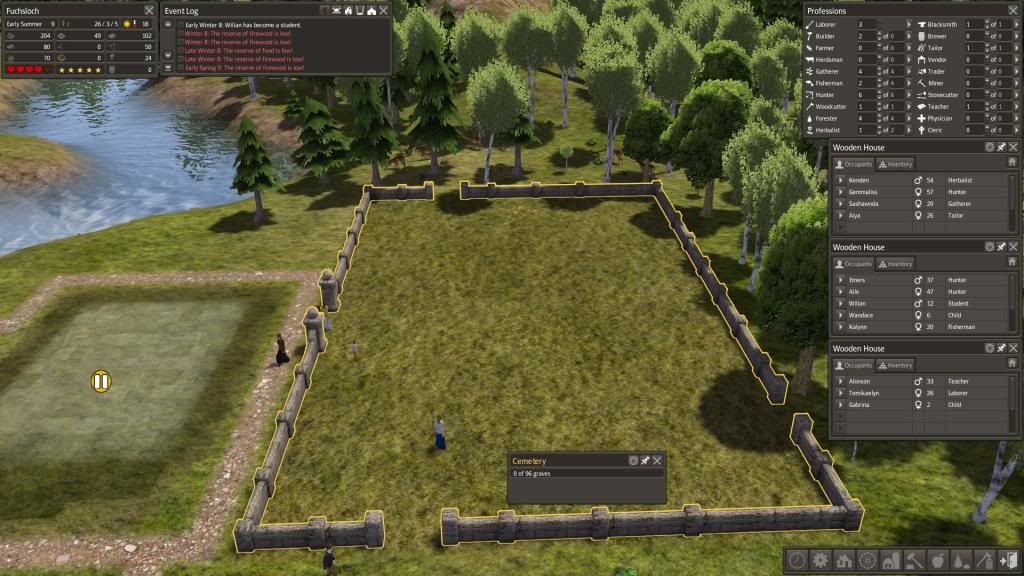Switch to Inventory tab of Kenden's house
The height and width of the screenshot is (576, 1024).
pyautogui.click(x=895, y=163)
